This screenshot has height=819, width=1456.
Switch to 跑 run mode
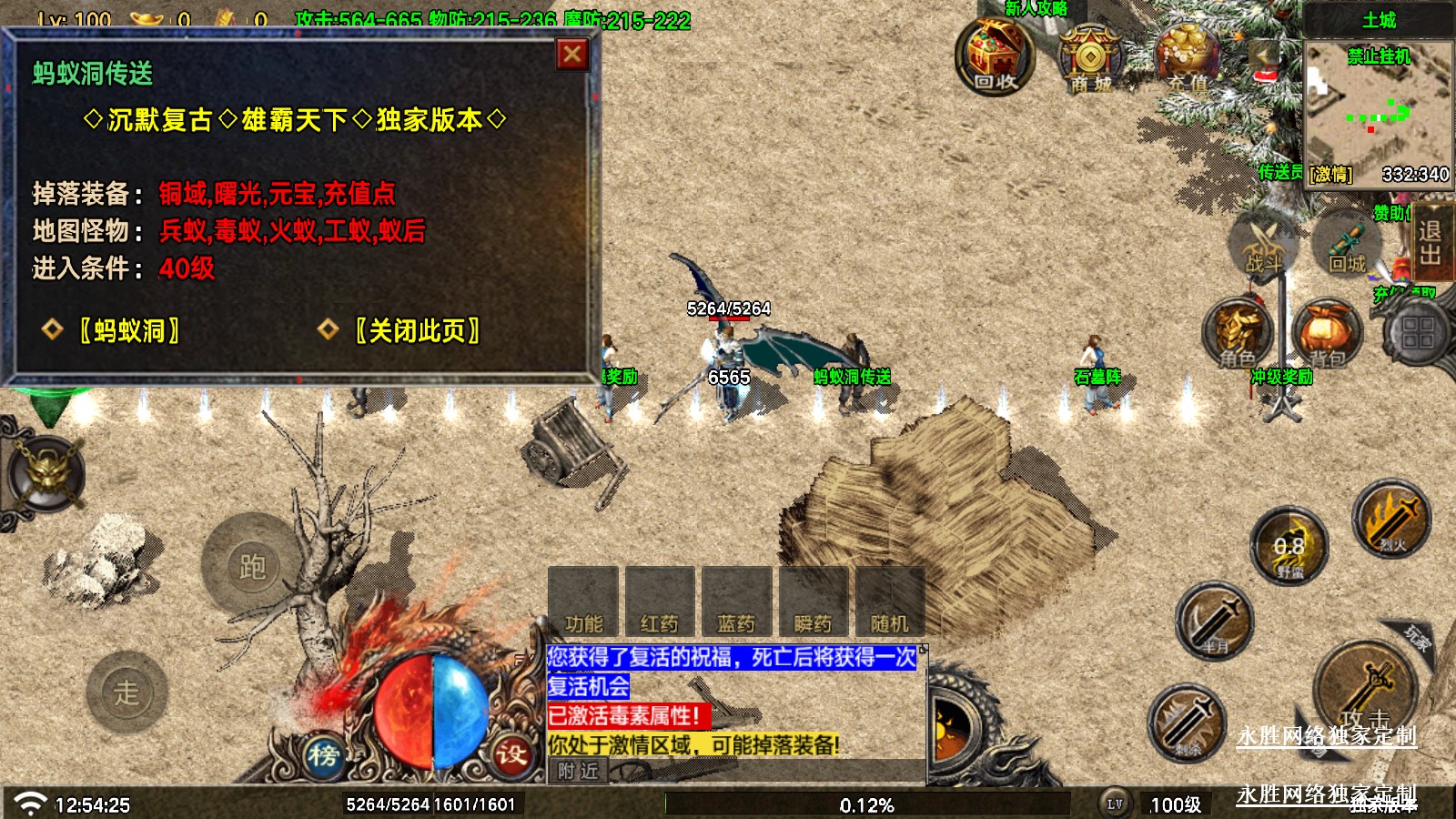(251, 566)
